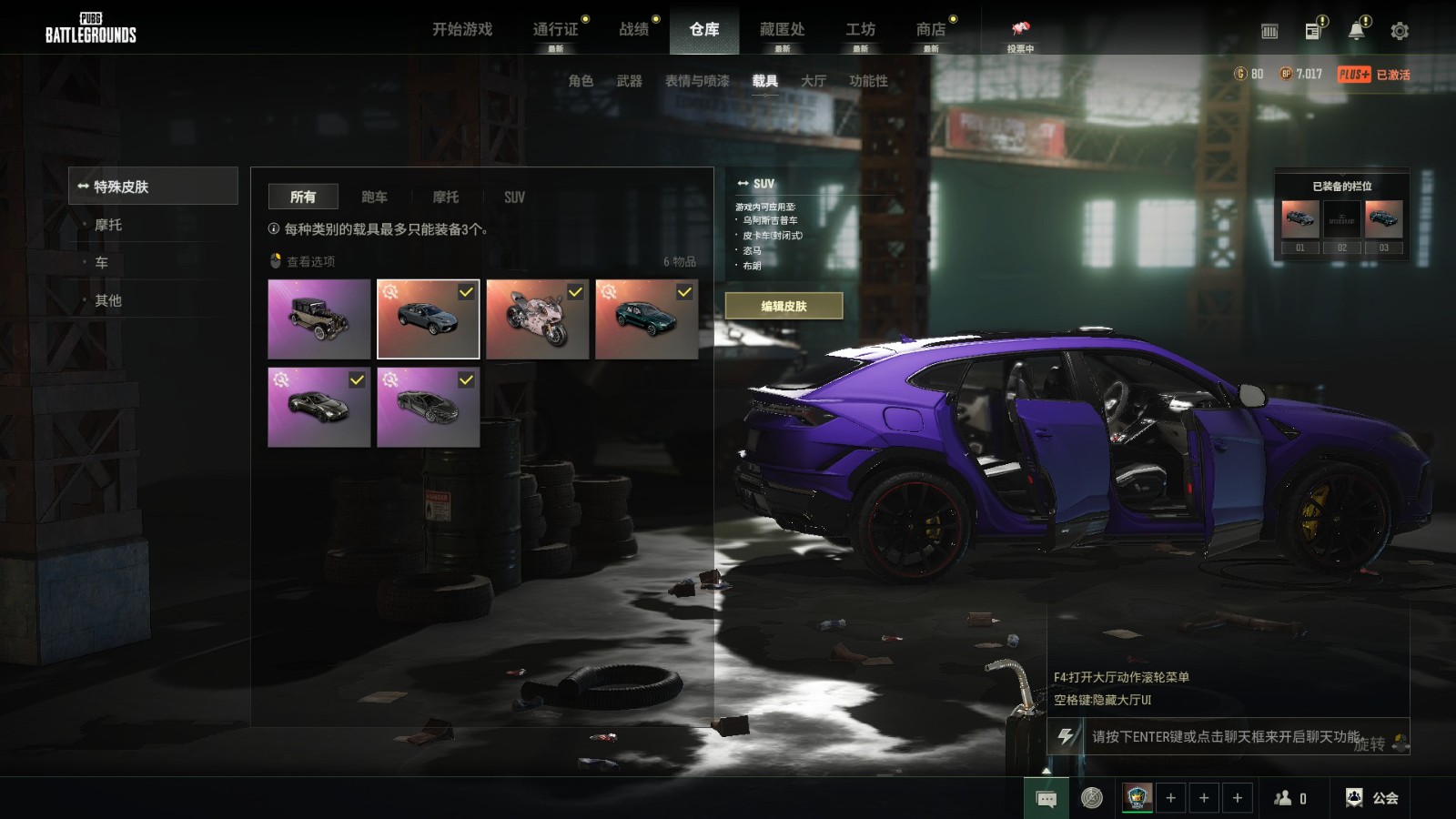Viewport: 1456px width, 819px height.
Task: Switch to the 通行证 pass tab
Action: click(555, 30)
